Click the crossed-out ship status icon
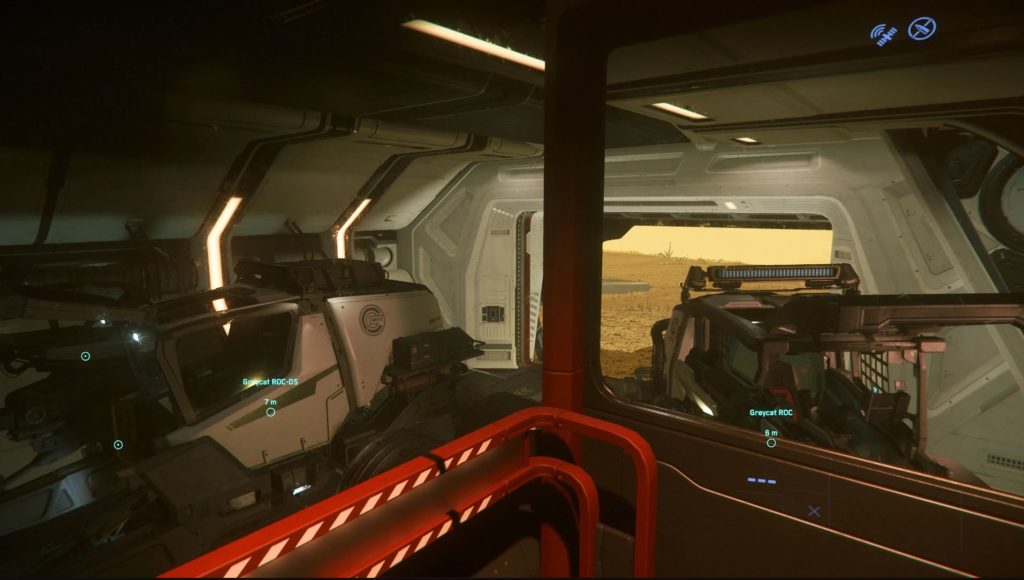This screenshot has width=1024, height=580. coord(921,29)
